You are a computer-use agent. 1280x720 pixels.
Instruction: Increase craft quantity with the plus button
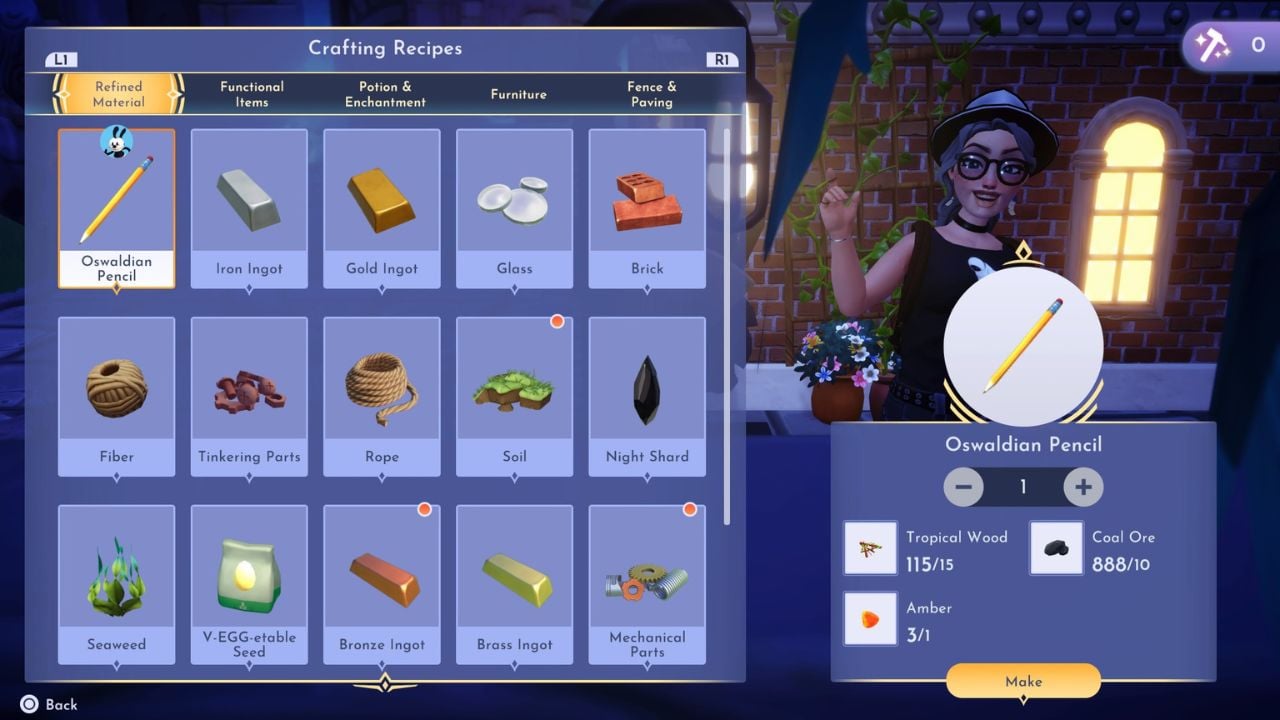click(x=1084, y=487)
